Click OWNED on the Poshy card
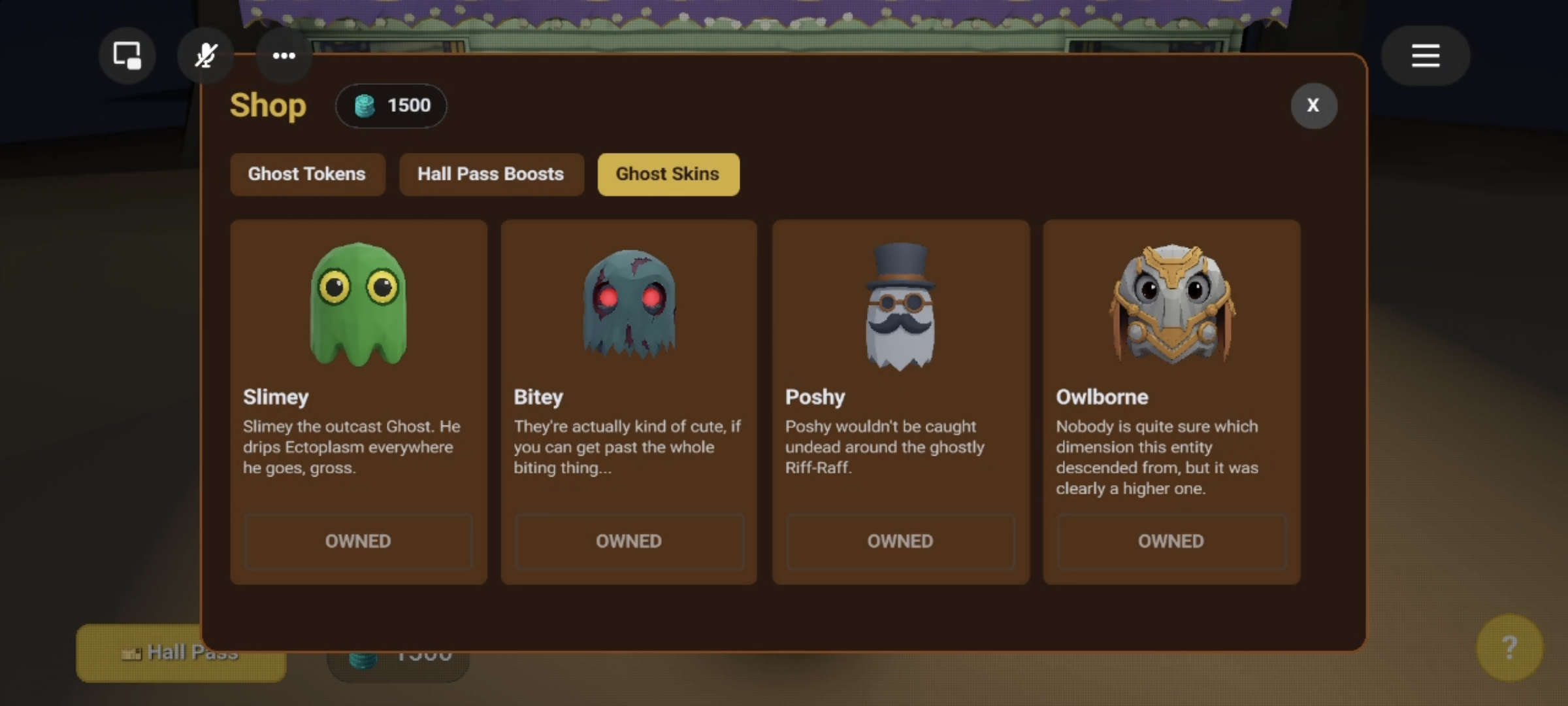Viewport: 1568px width, 706px height. click(900, 541)
